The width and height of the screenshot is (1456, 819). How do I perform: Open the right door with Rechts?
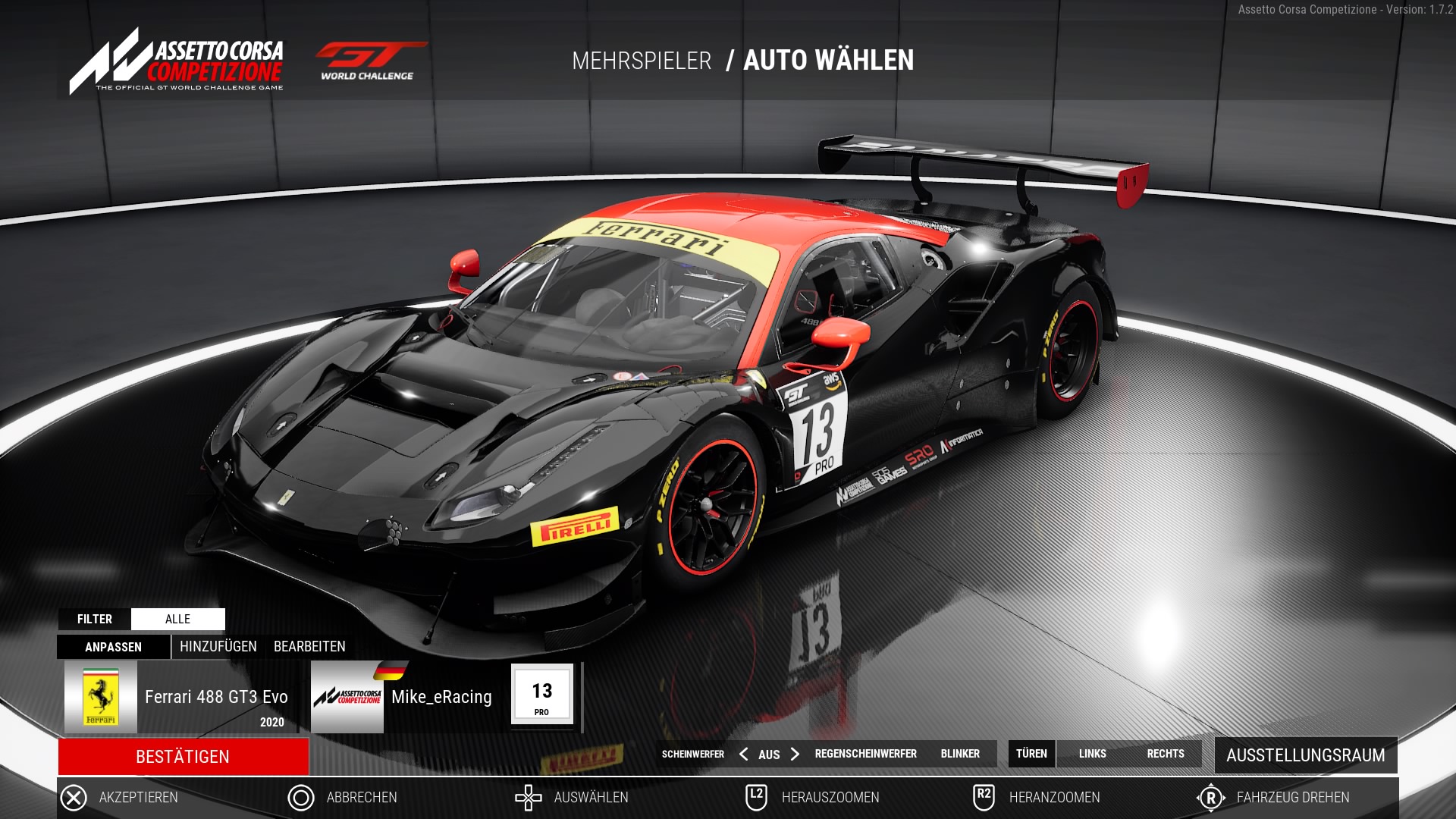[x=1165, y=754]
